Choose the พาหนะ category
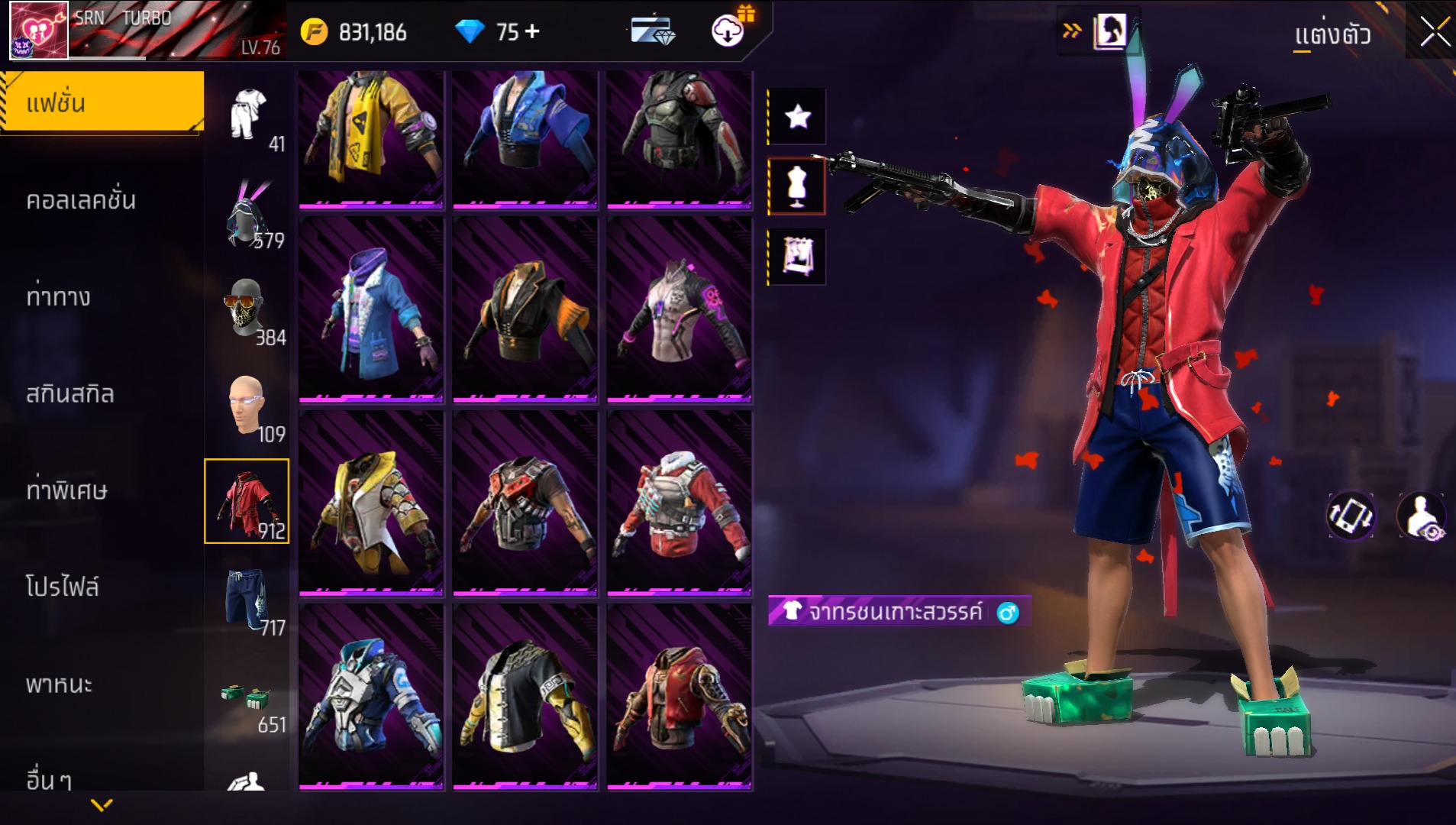Viewport: 1456px width, 825px height. pyautogui.click(x=59, y=684)
